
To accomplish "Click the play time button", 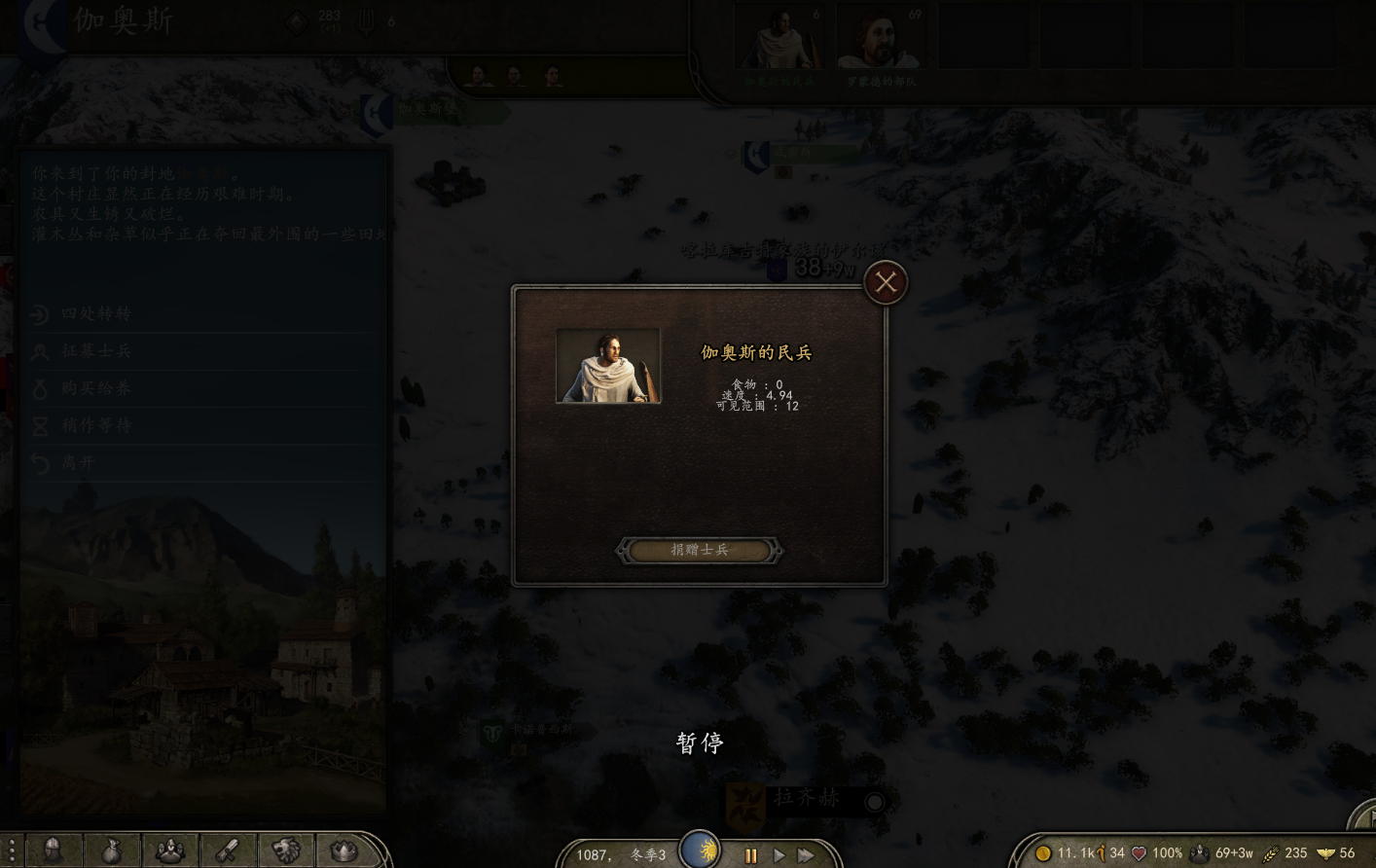I will [x=779, y=855].
